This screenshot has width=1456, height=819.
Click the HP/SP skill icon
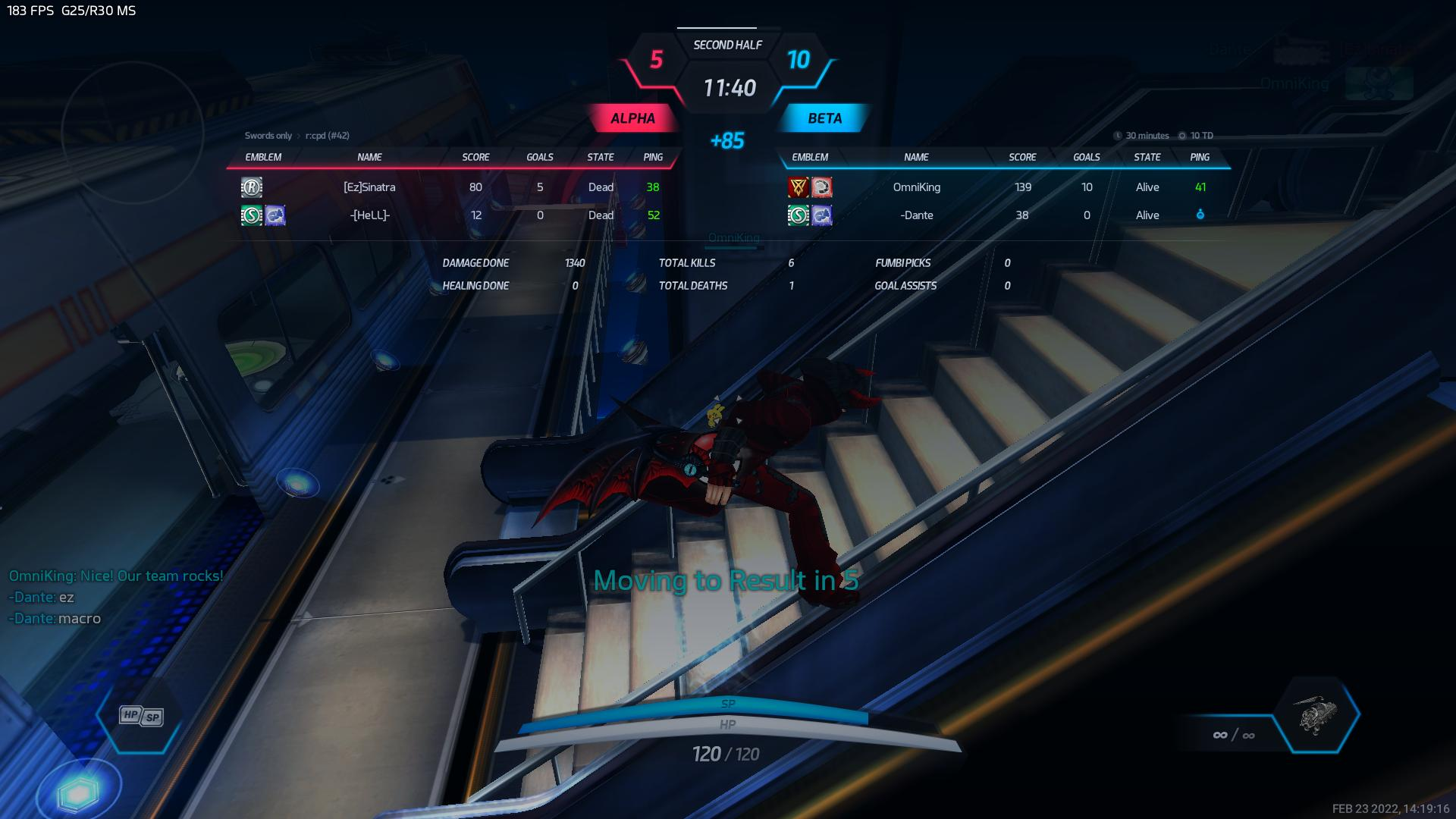pyautogui.click(x=142, y=716)
